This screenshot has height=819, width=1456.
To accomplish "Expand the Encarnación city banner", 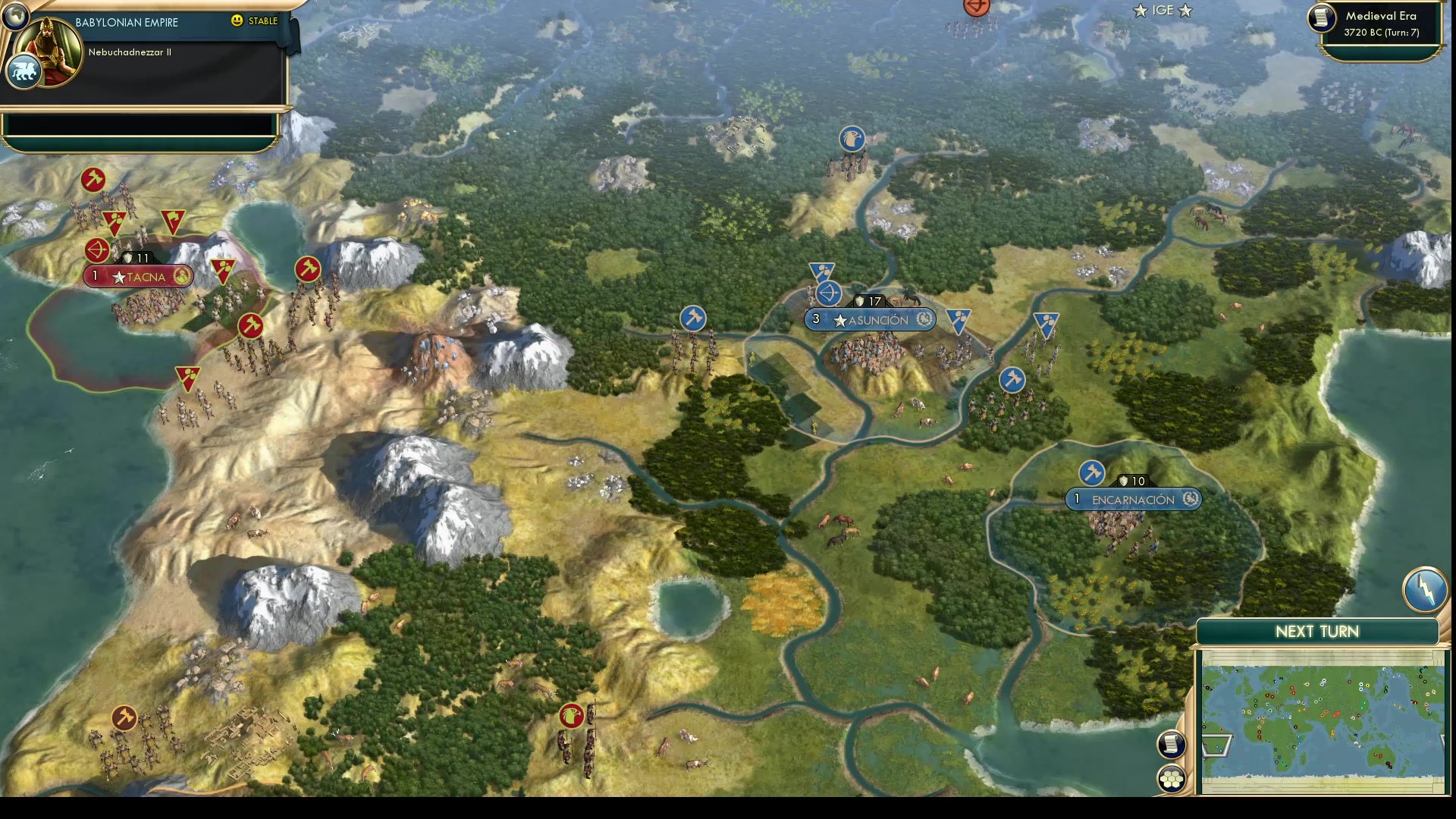I will 1132,499.
